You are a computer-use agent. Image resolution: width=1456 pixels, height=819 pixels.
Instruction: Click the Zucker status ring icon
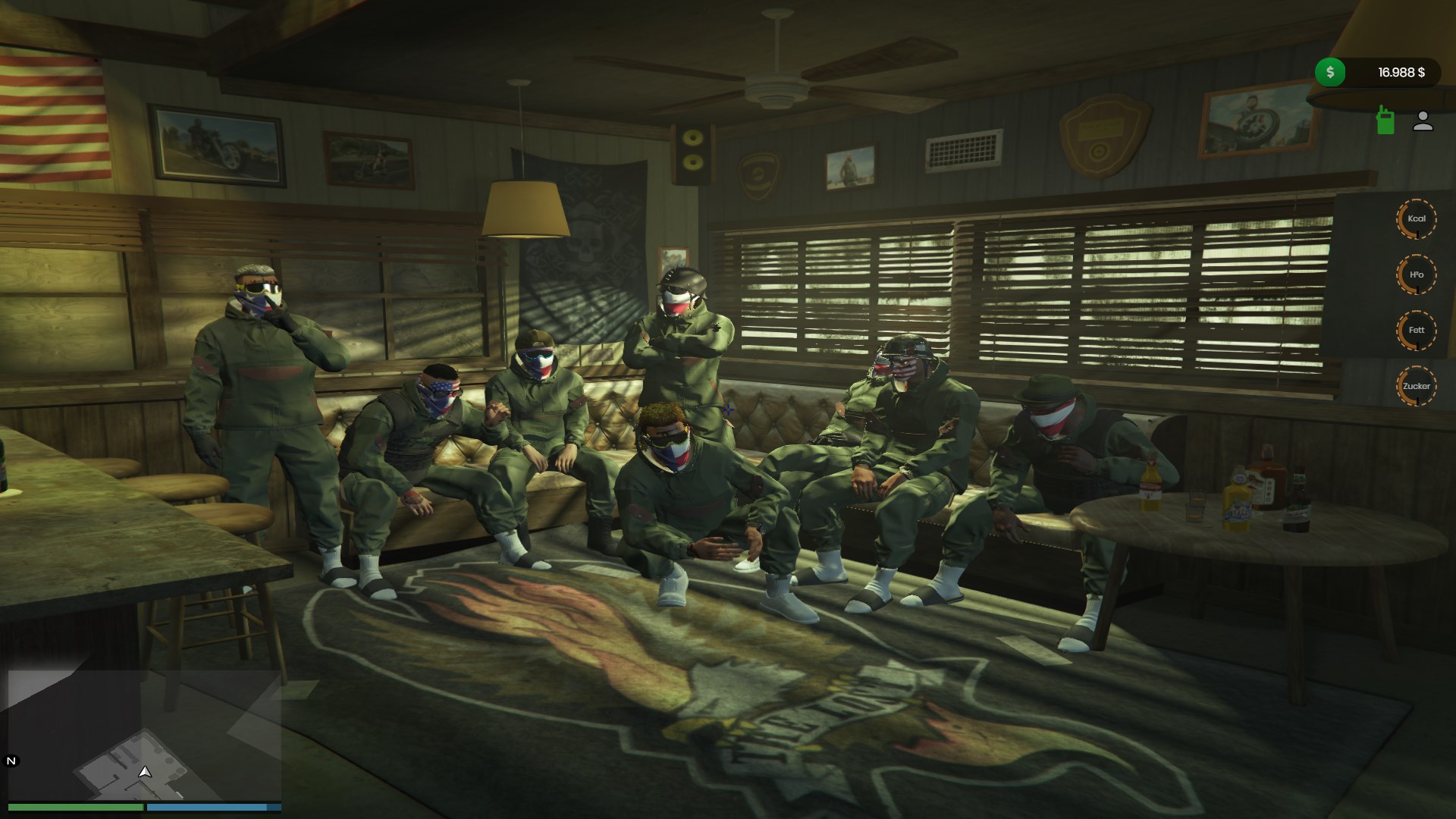tap(1417, 386)
